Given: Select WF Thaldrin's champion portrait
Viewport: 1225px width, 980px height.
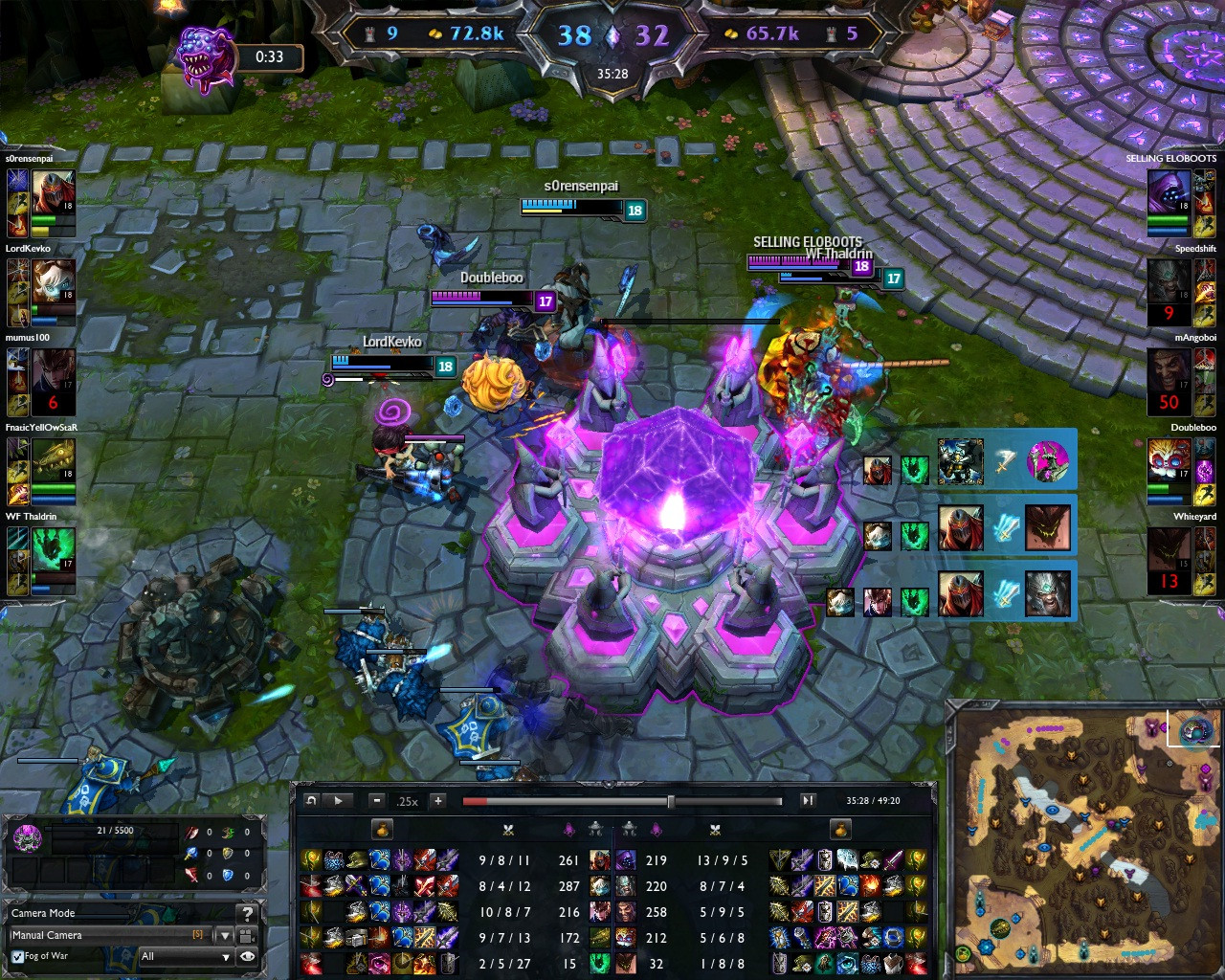Looking at the screenshot, I should click(x=53, y=549).
